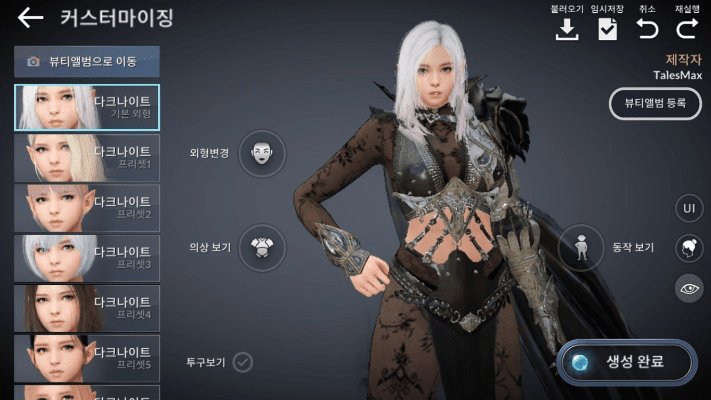The height and width of the screenshot is (400, 711).
Task: Finish character creation with 생성 완료
Action: pyautogui.click(x=626, y=361)
